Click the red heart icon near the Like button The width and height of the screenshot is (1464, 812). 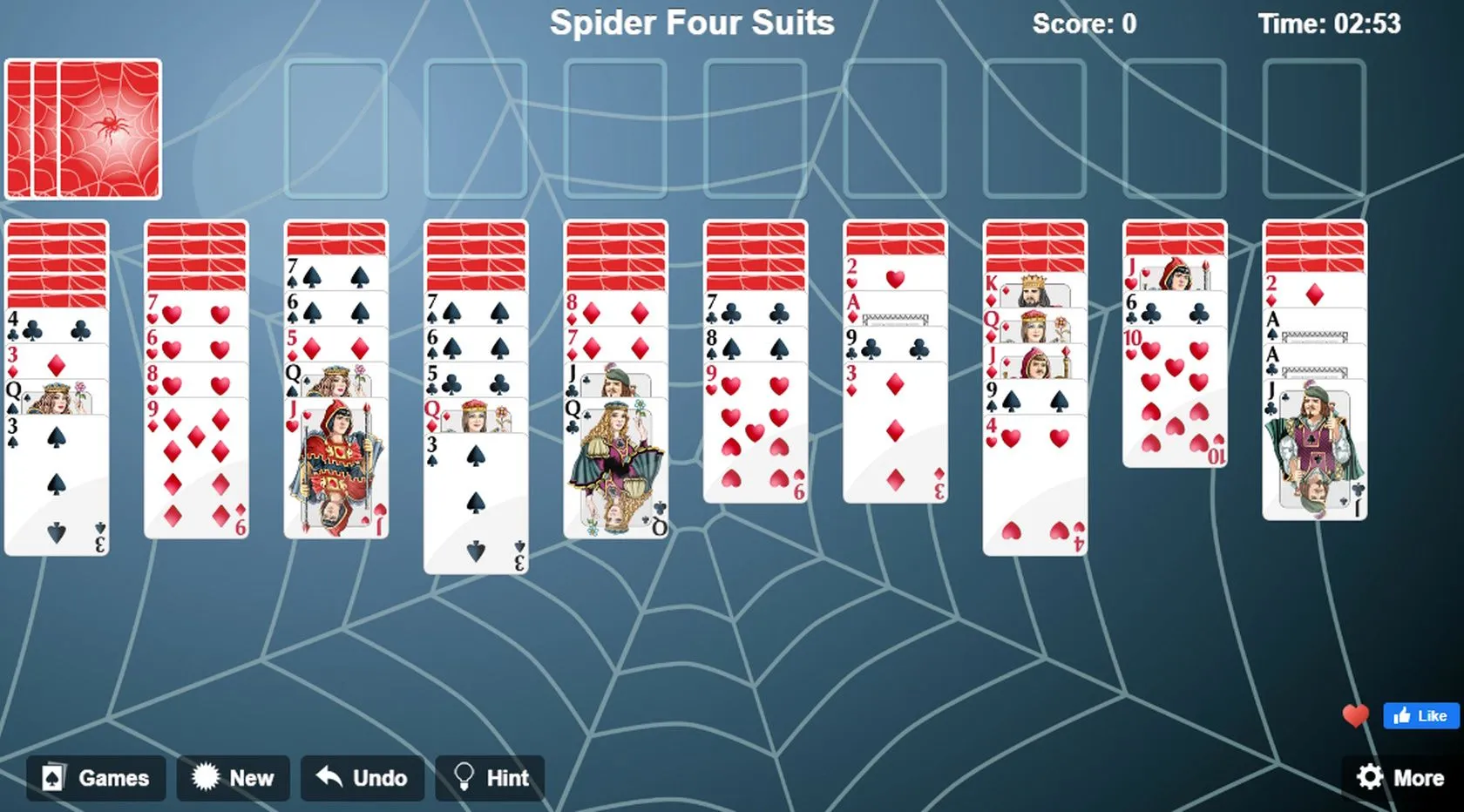pyautogui.click(x=1355, y=717)
